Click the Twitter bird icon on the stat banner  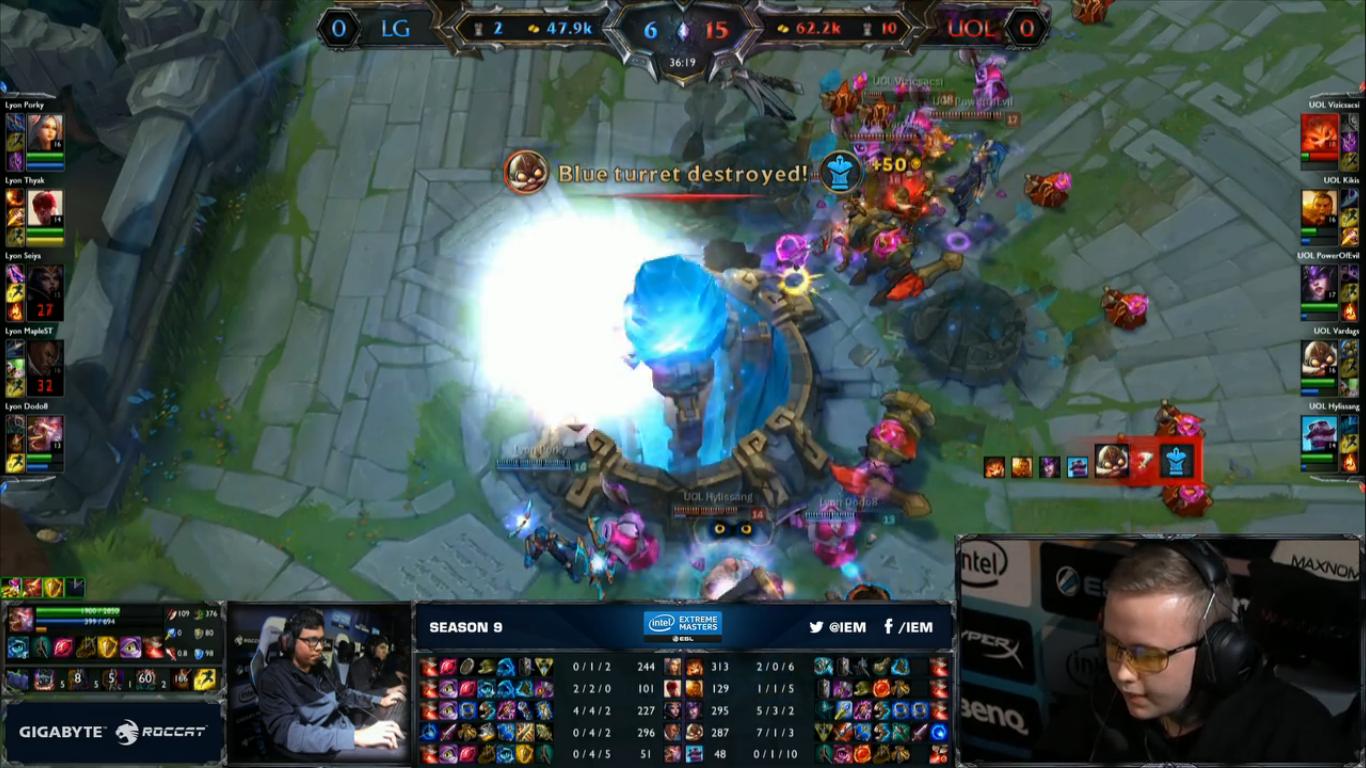(817, 626)
